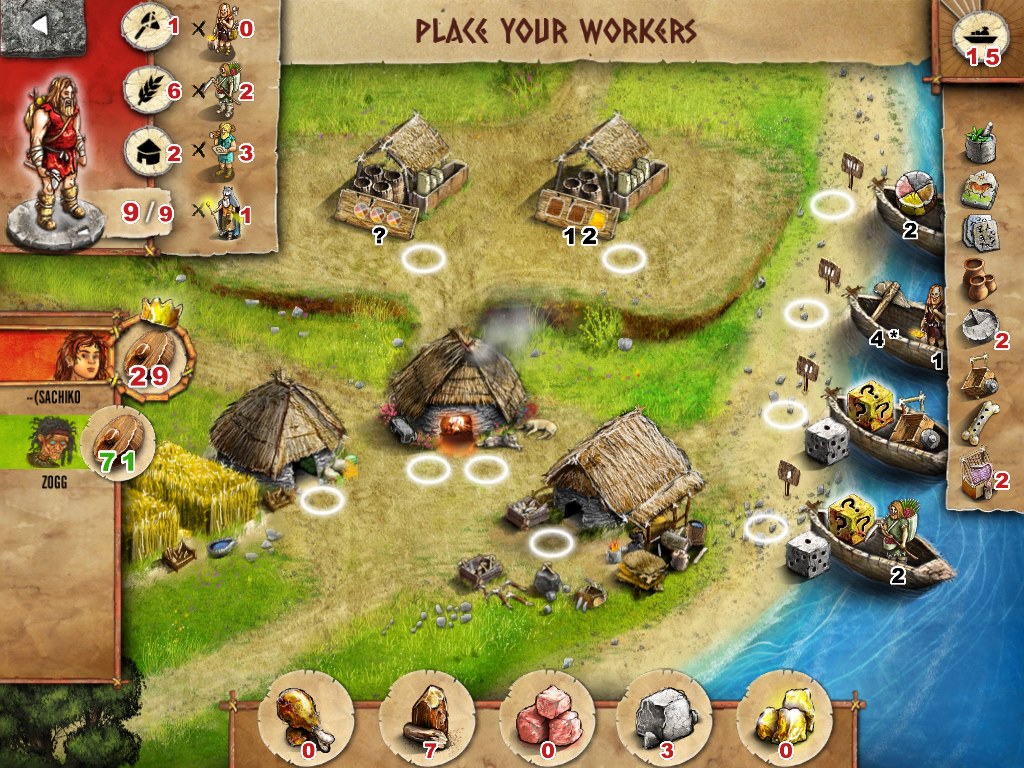
Task: Click the pottery card icon
Action: point(980,282)
